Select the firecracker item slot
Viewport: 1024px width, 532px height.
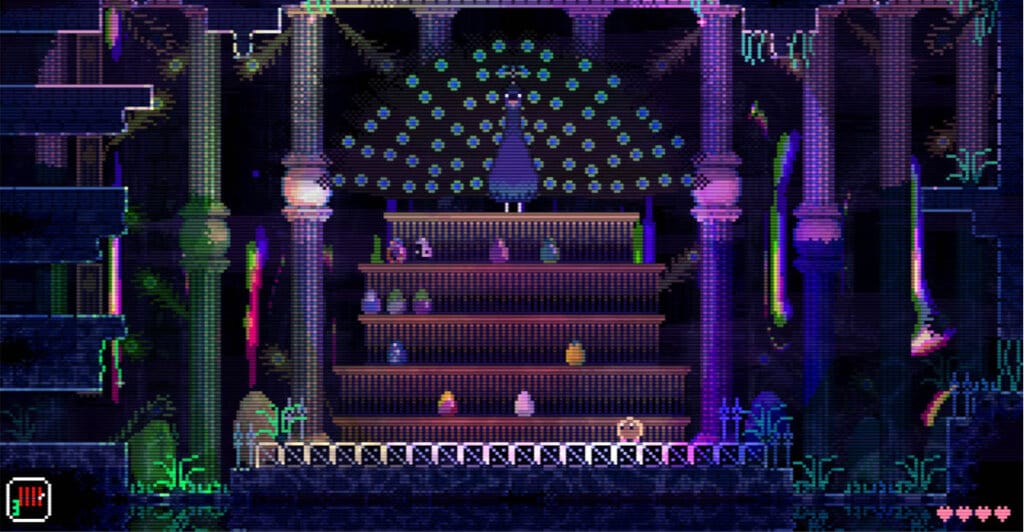pos(28,498)
